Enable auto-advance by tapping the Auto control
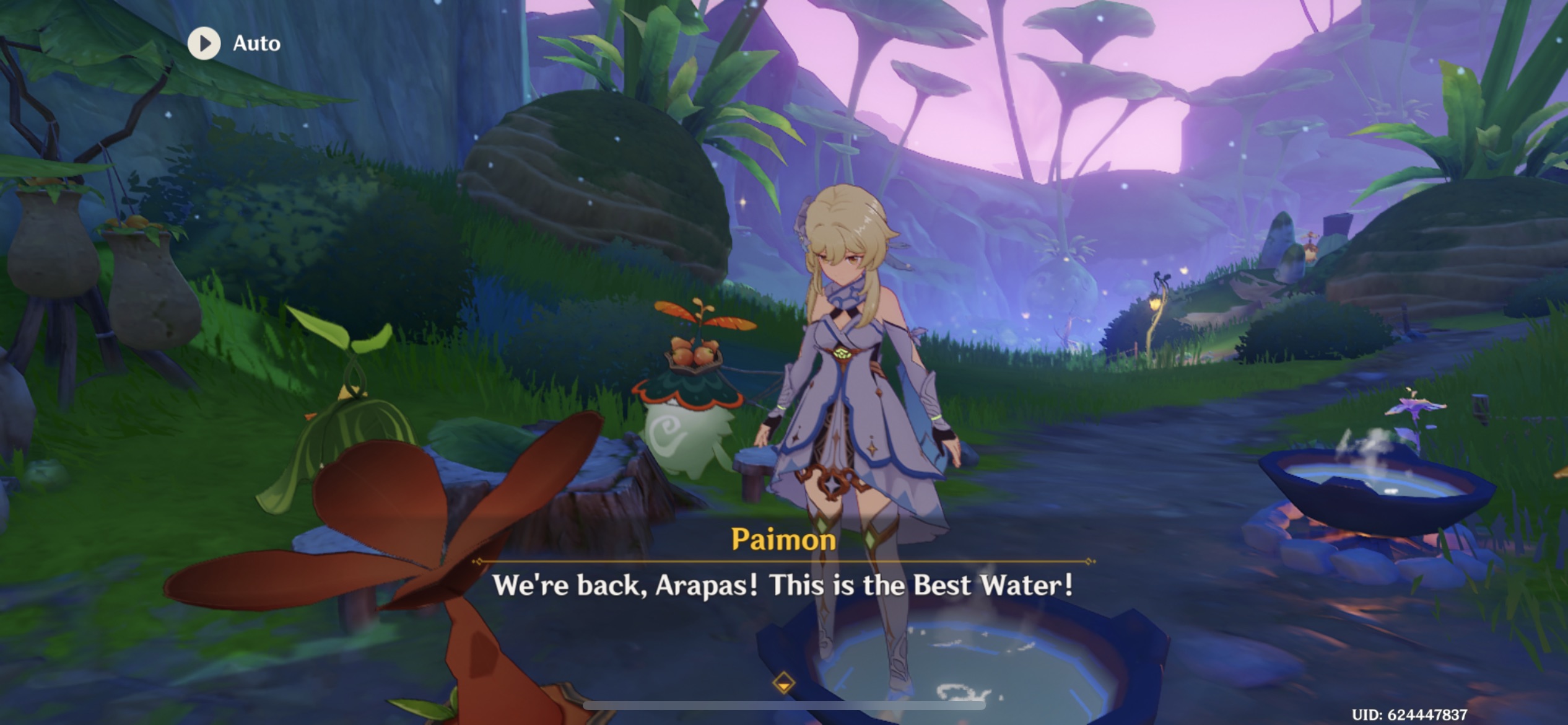 point(204,43)
